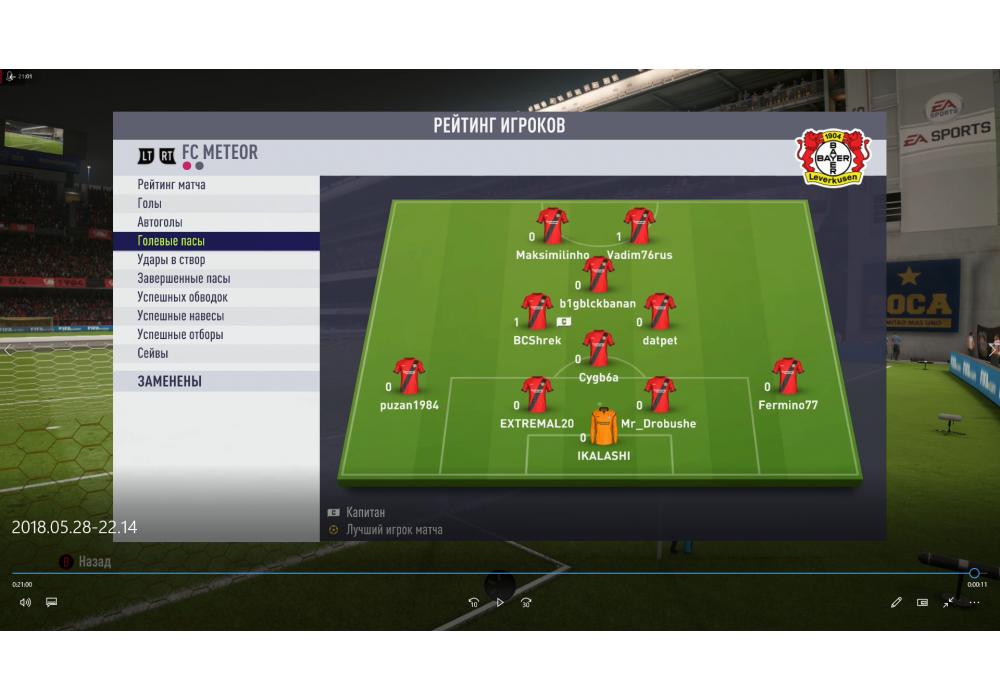Open the Автоголы stat view
This screenshot has height=700, width=1000.
160,222
